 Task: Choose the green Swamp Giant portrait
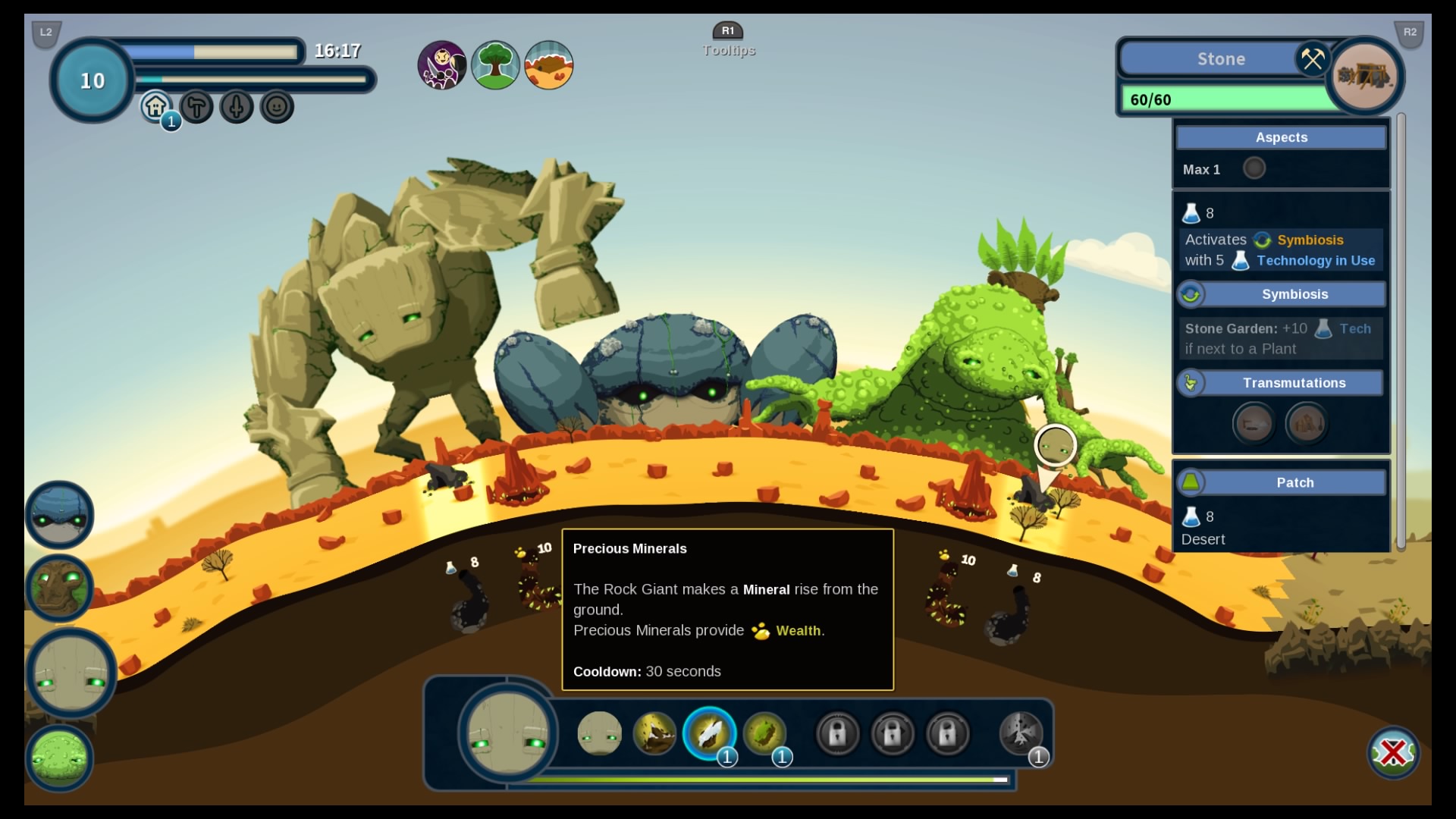(x=59, y=758)
